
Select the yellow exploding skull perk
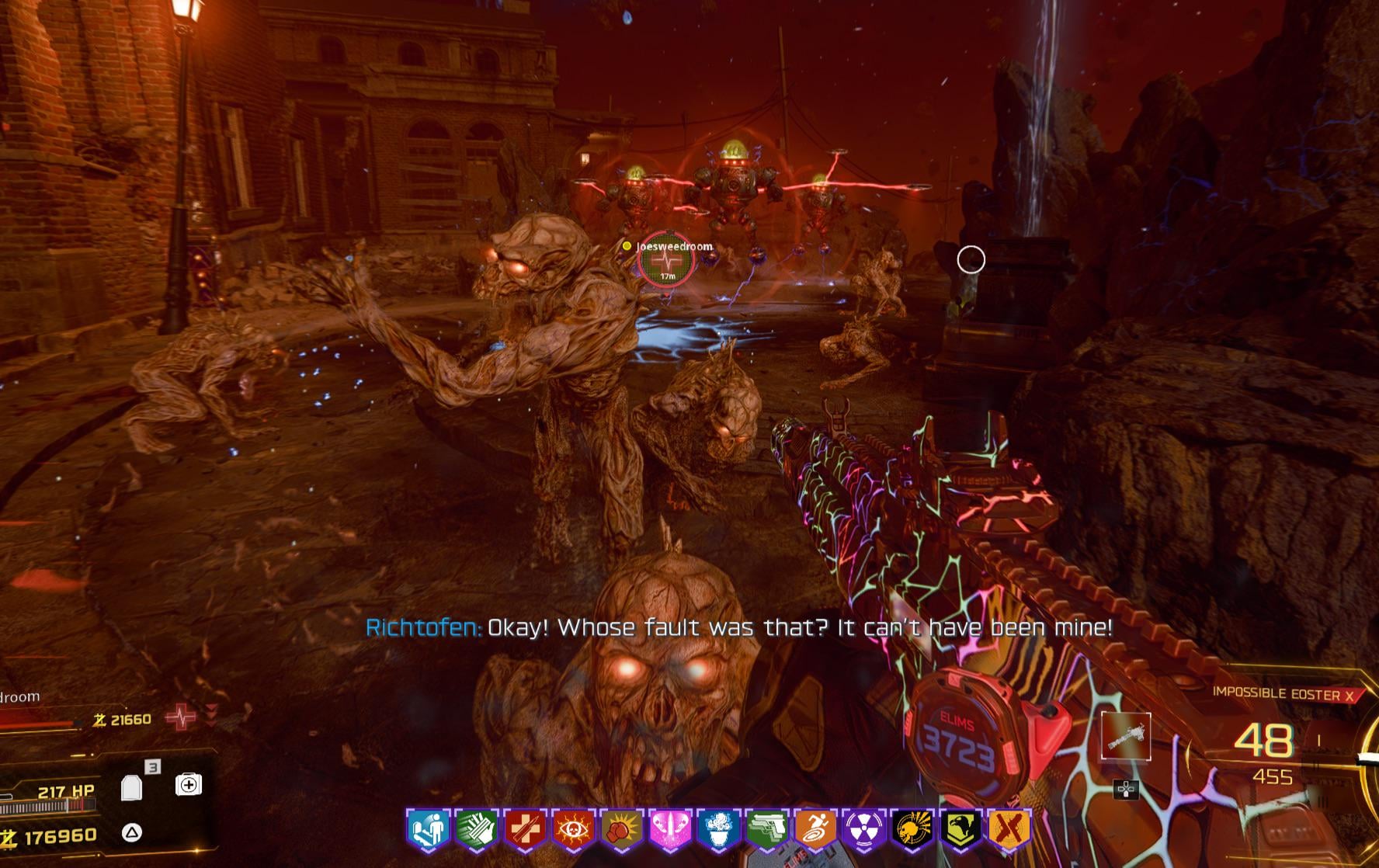(912, 828)
